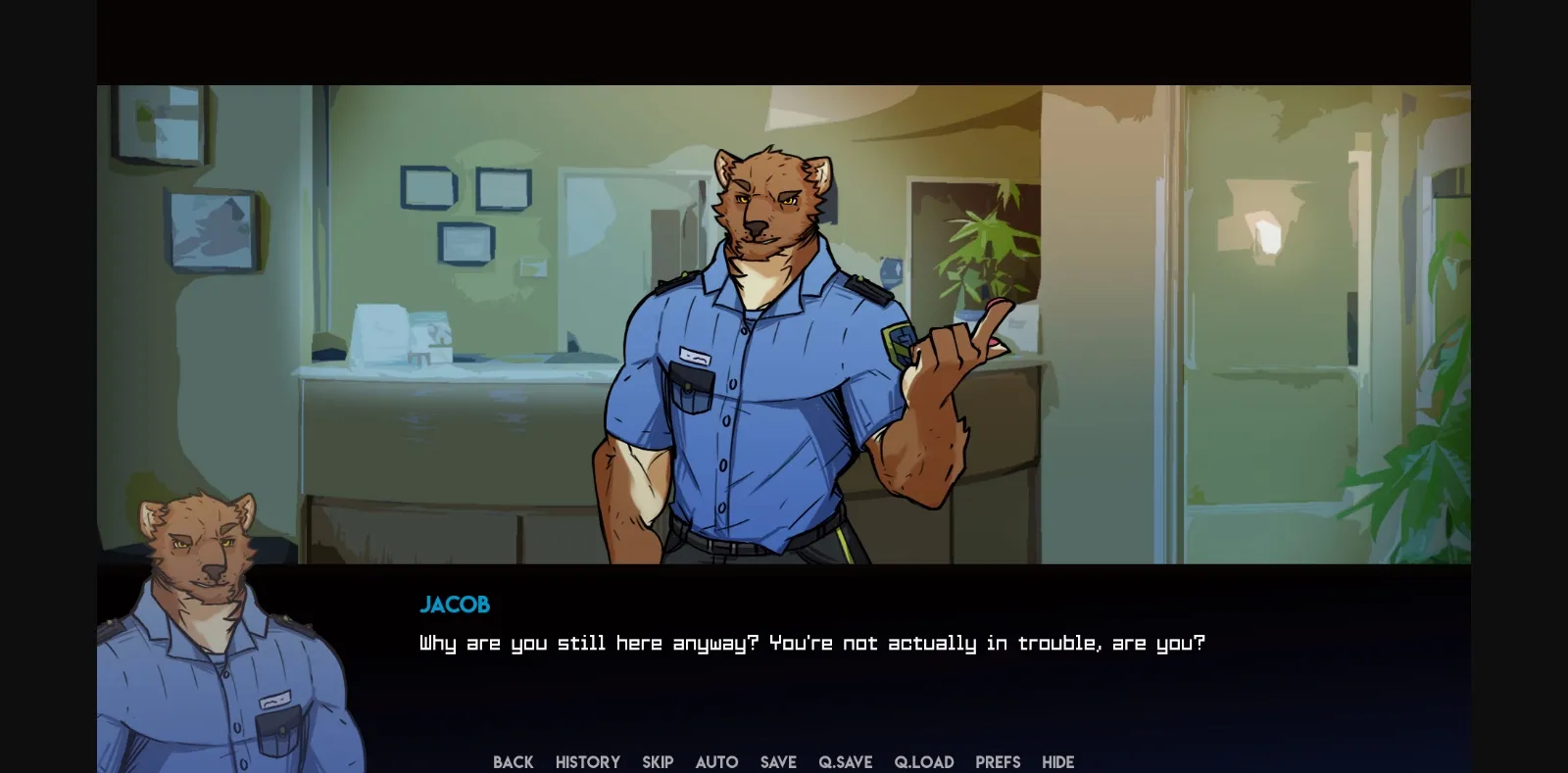HIDE the dialogue interface
The height and width of the screenshot is (773, 1568).
pyautogui.click(x=1057, y=762)
